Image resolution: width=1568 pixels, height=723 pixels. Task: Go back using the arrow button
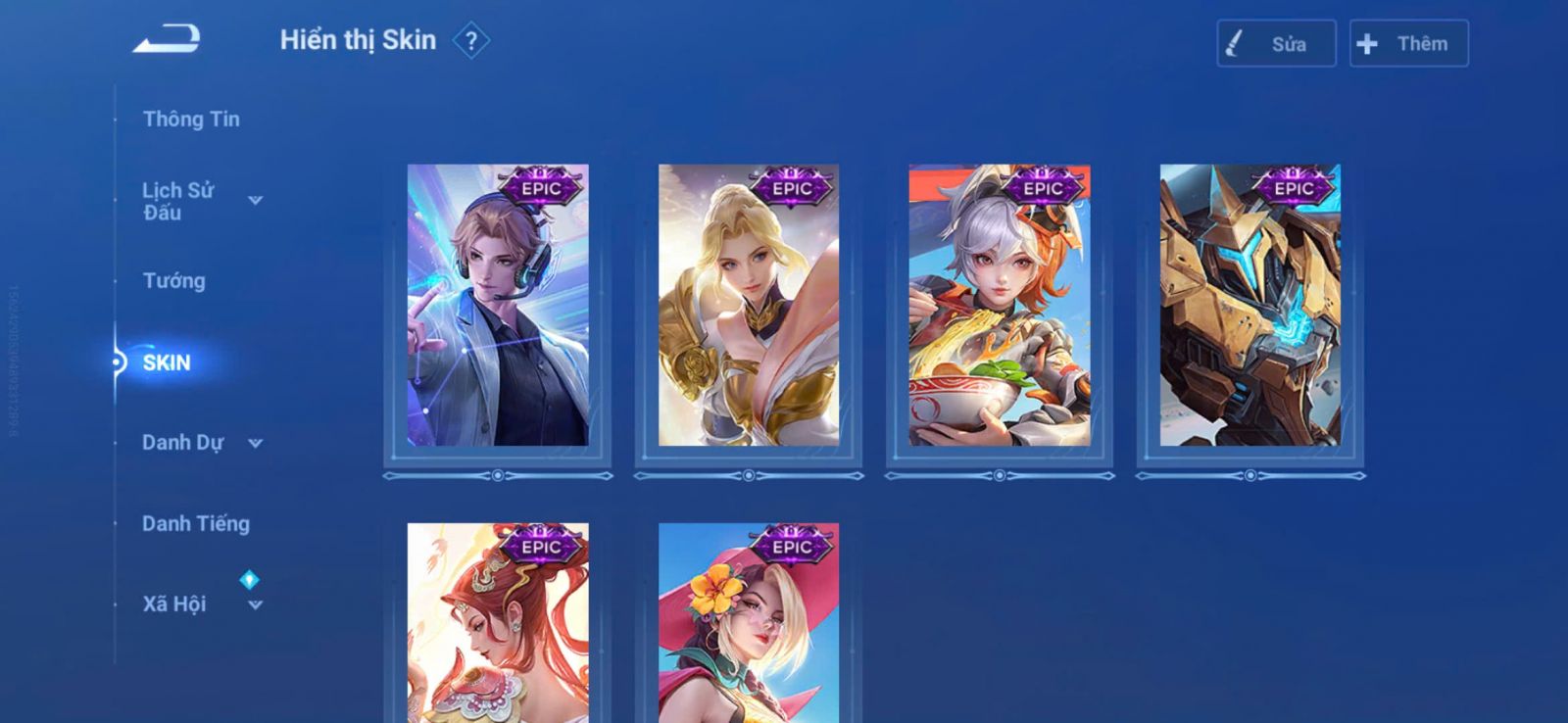tap(167, 39)
